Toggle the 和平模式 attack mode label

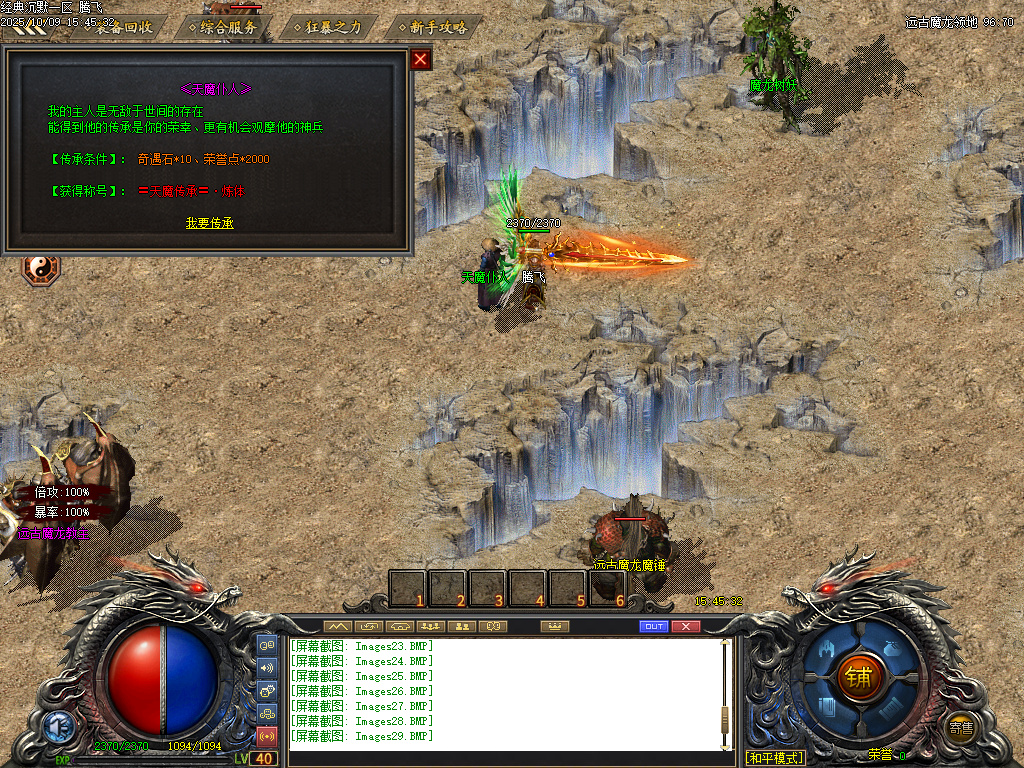click(x=775, y=757)
